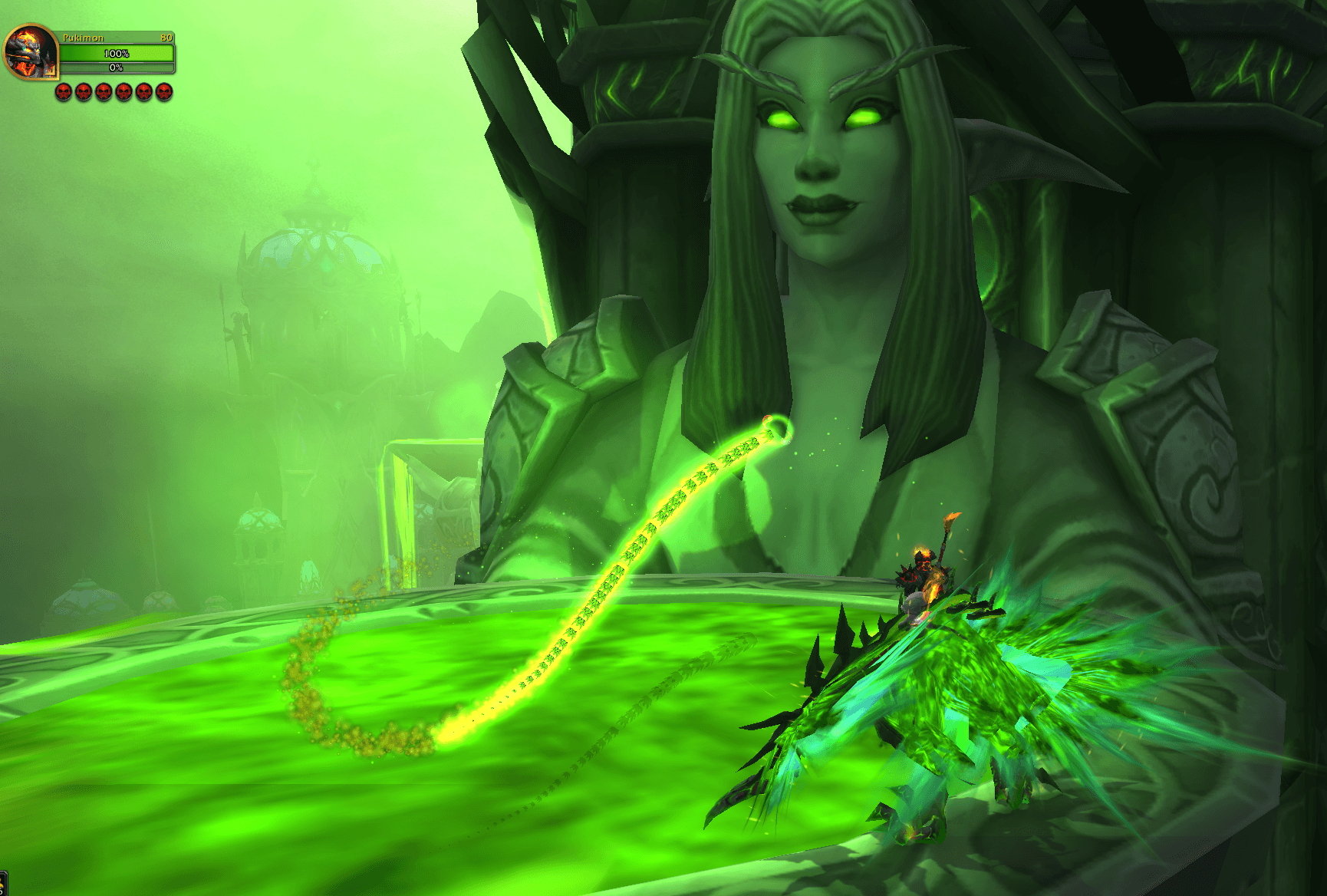This screenshot has width=1327, height=896.
Task: Click the 100% text on the health bar
Action: tap(117, 54)
